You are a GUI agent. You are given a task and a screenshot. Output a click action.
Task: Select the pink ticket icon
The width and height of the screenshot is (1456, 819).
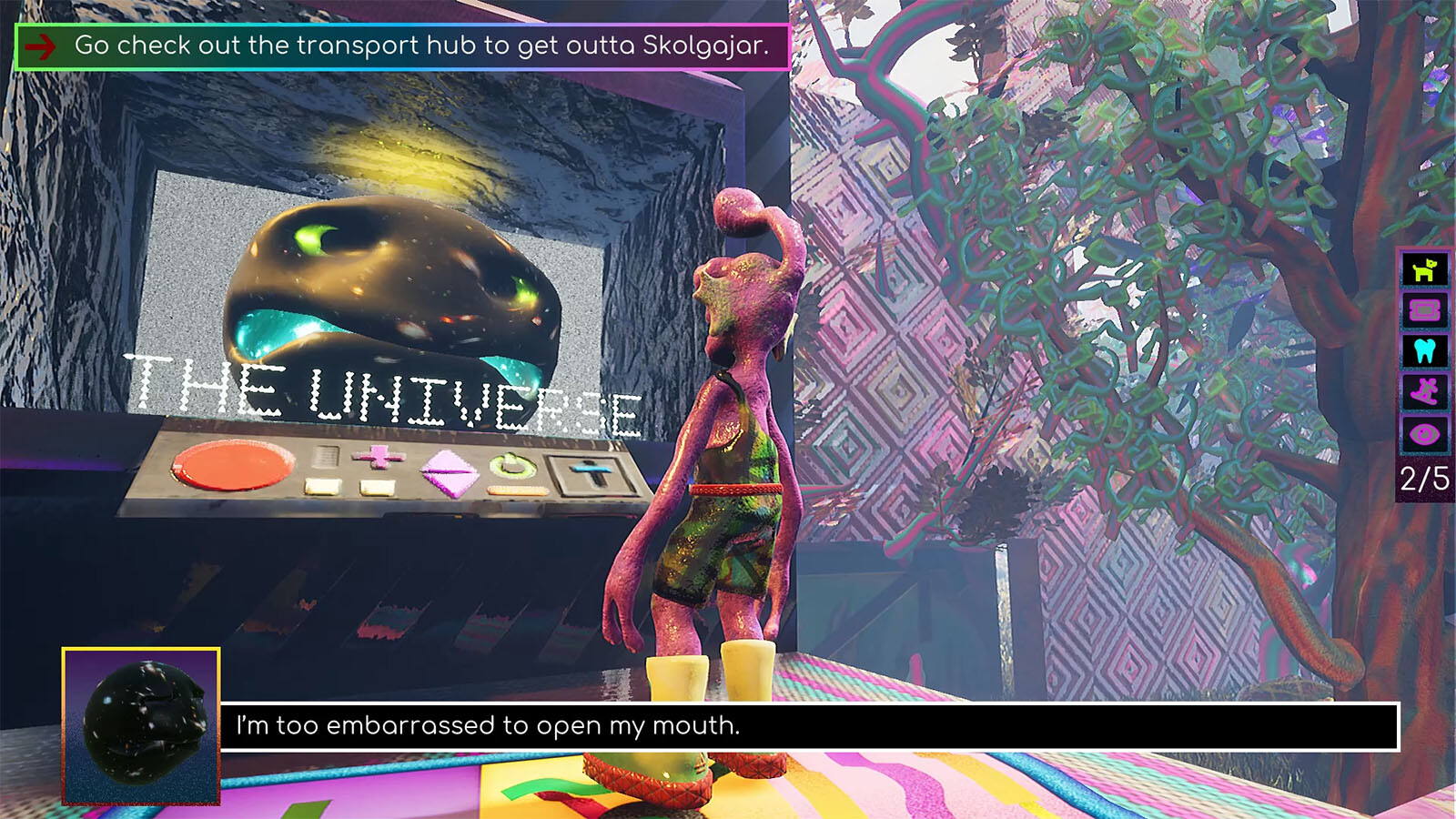point(1424,311)
